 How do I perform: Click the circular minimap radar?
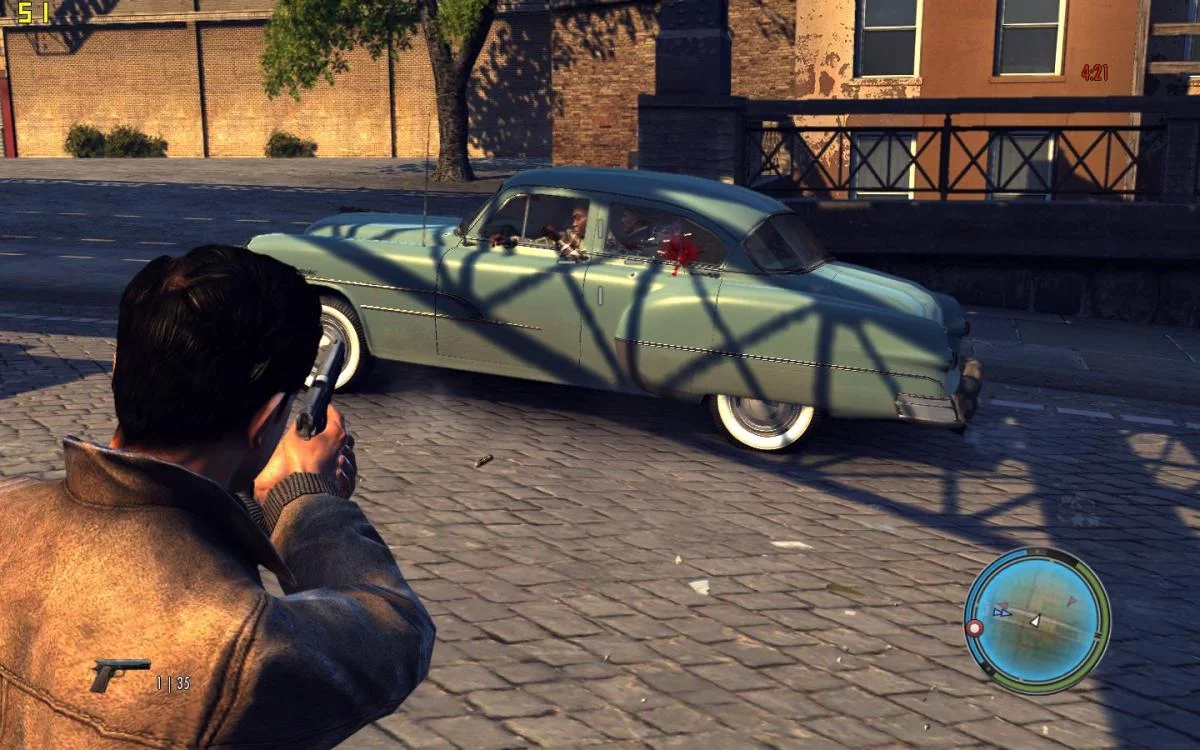[1037, 620]
